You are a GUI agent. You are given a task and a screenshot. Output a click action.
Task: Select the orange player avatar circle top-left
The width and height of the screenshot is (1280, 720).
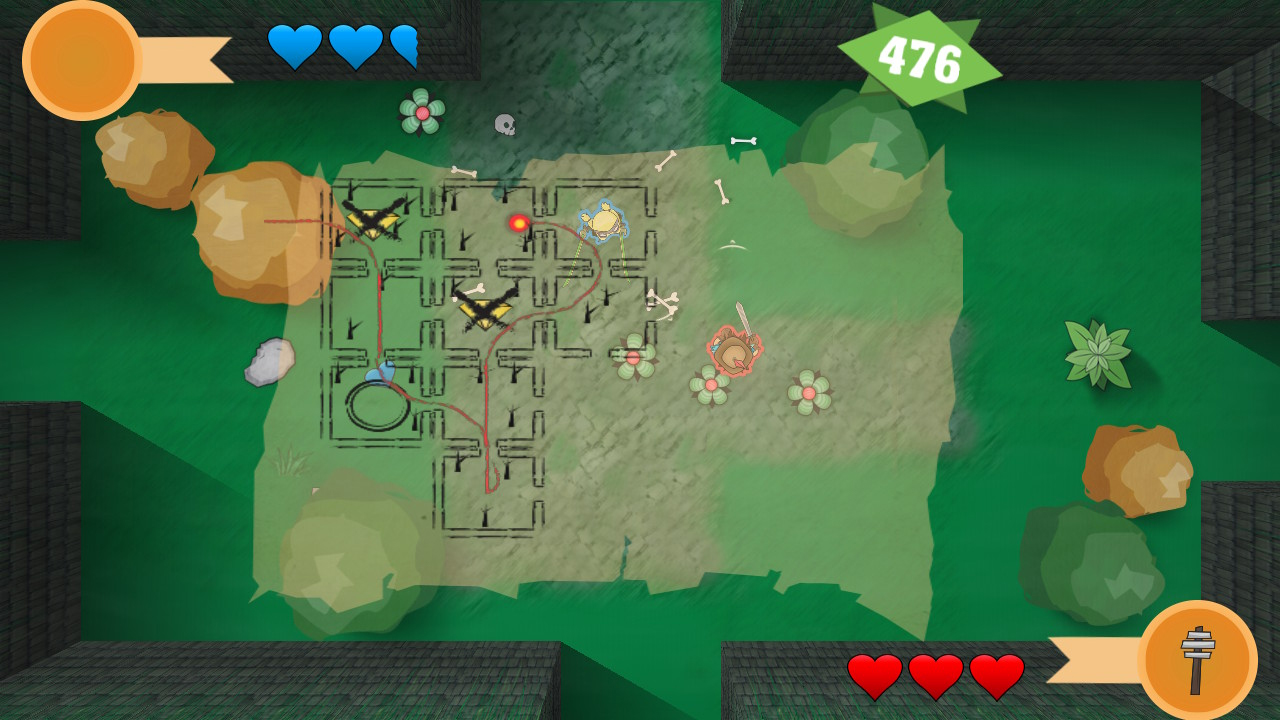pos(80,60)
